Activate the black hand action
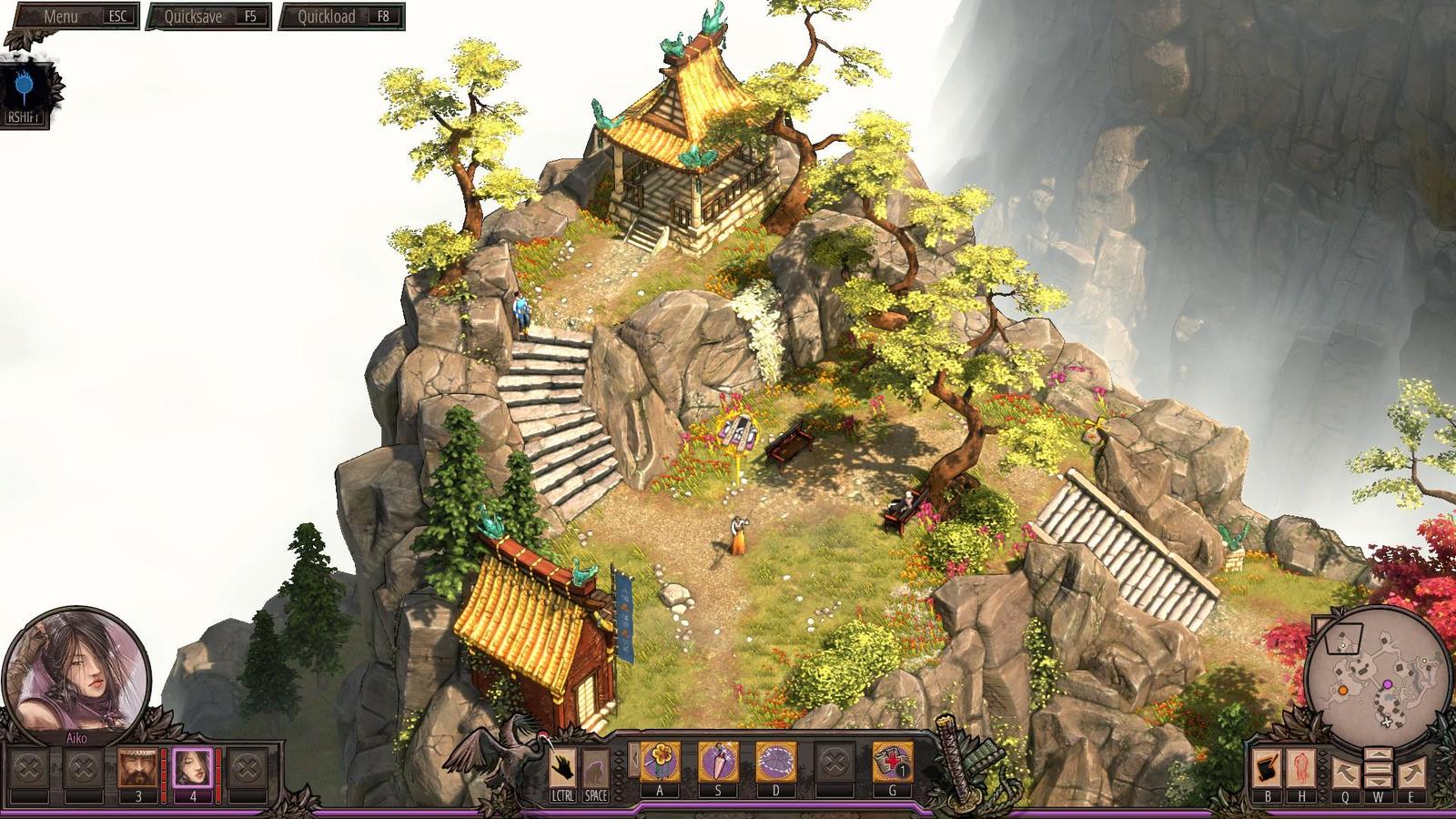Screen dimensions: 1456x819 tap(562, 767)
